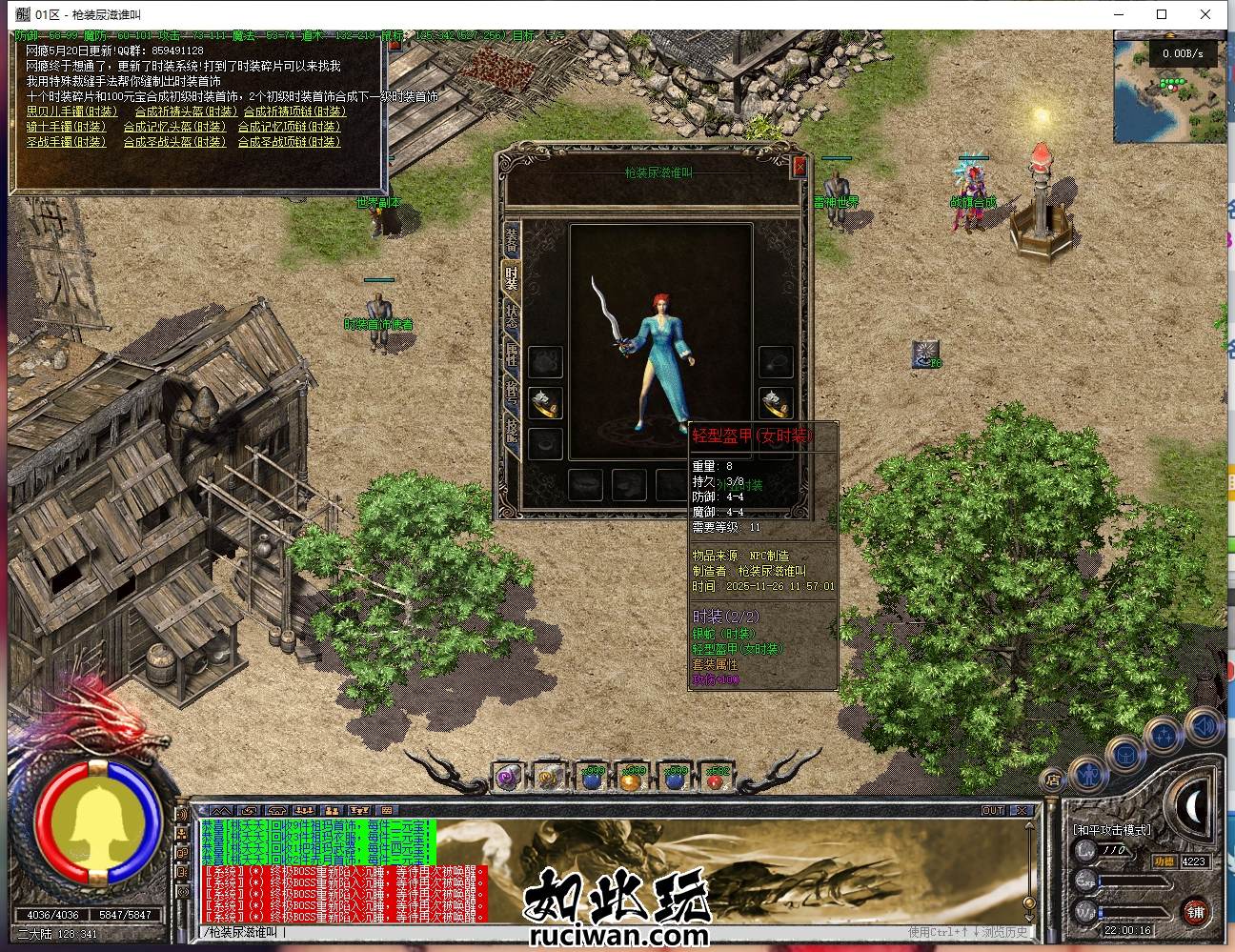Click the right ring slot in fashion window

point(776,400)
